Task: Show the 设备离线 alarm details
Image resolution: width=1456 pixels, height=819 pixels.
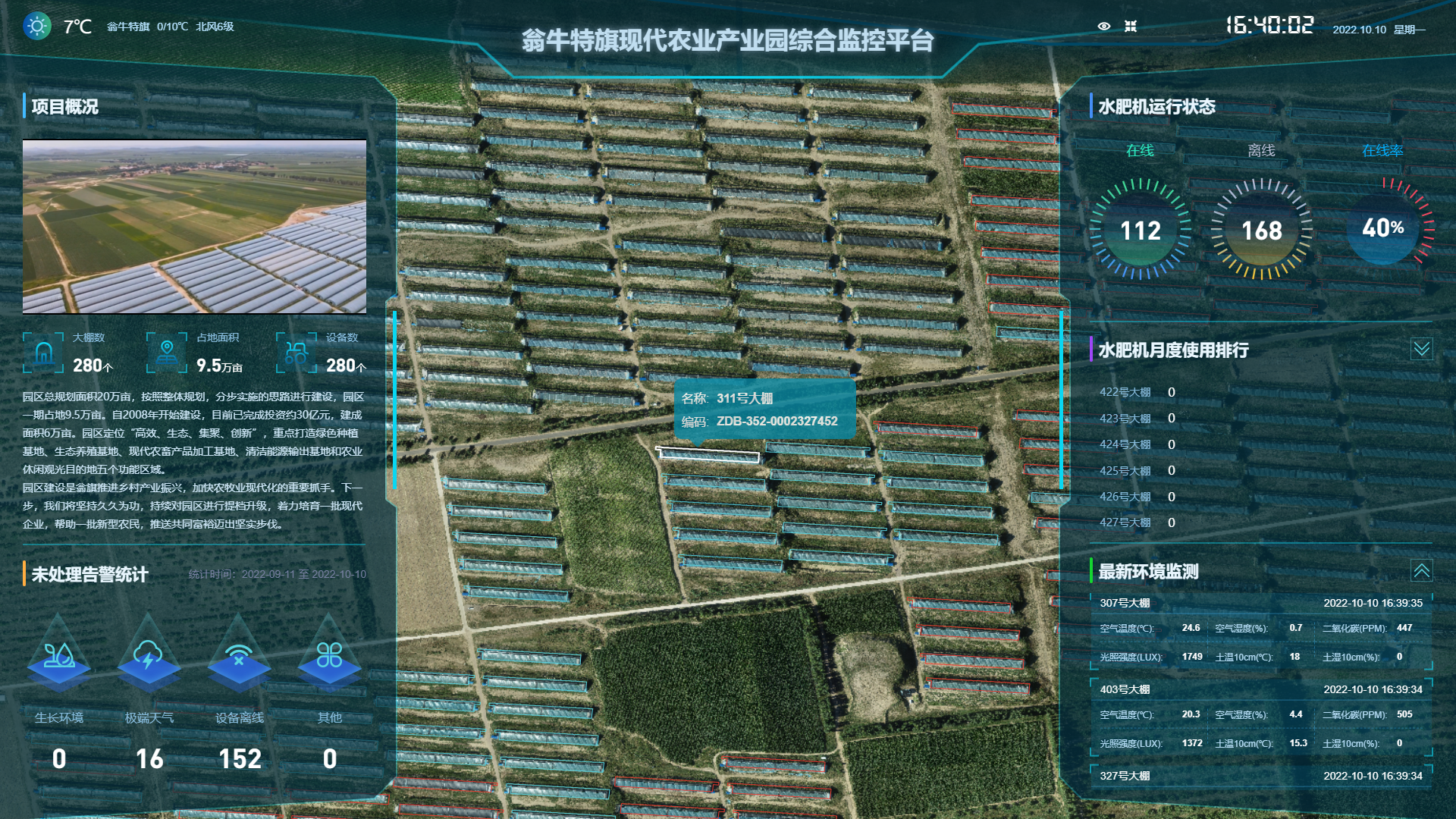Action: coord(239,654)
